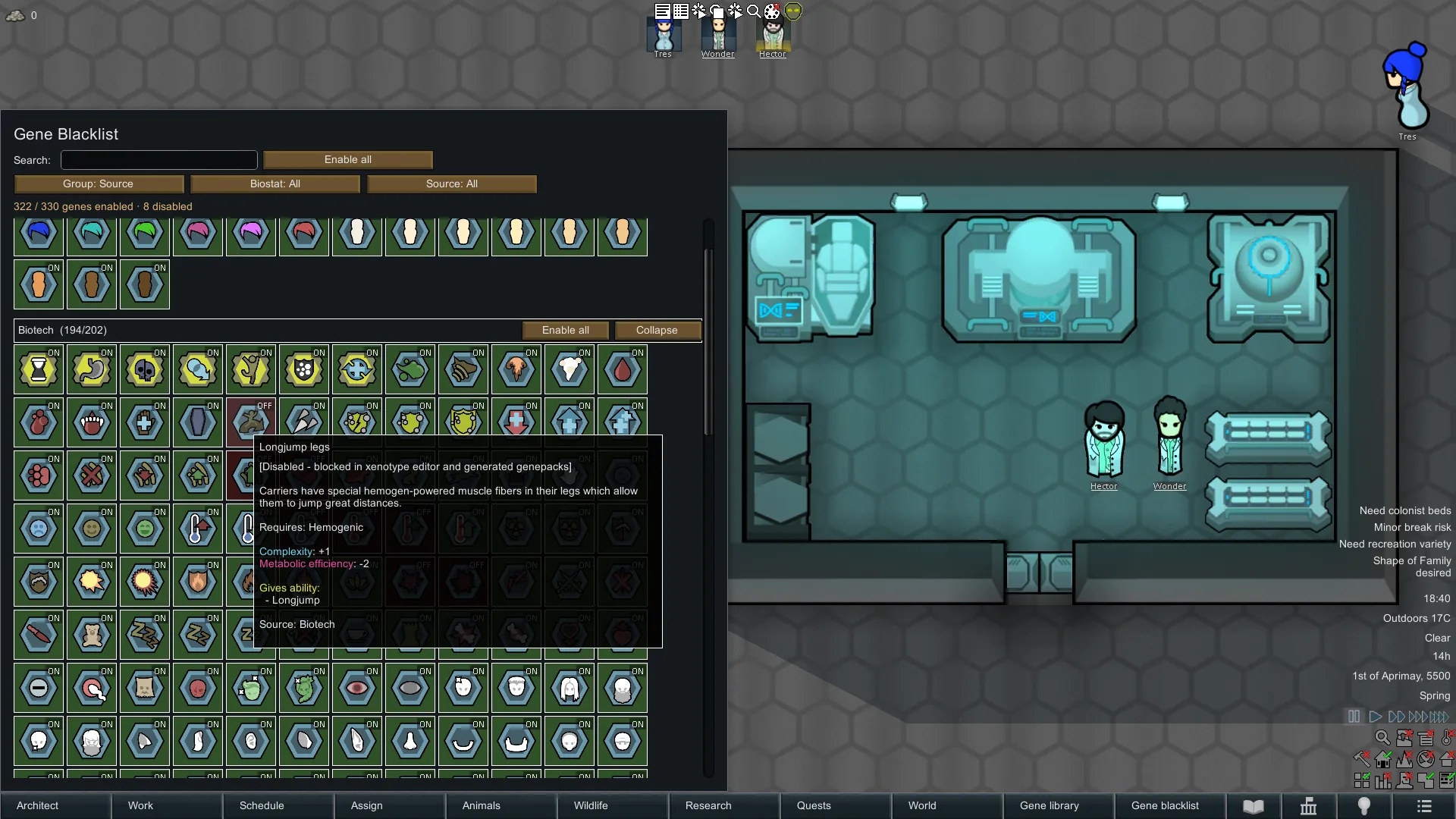The height and width of the screenshot is (819, 1456).
Task: Open the Group: Source dropdown
Action: 99,184
